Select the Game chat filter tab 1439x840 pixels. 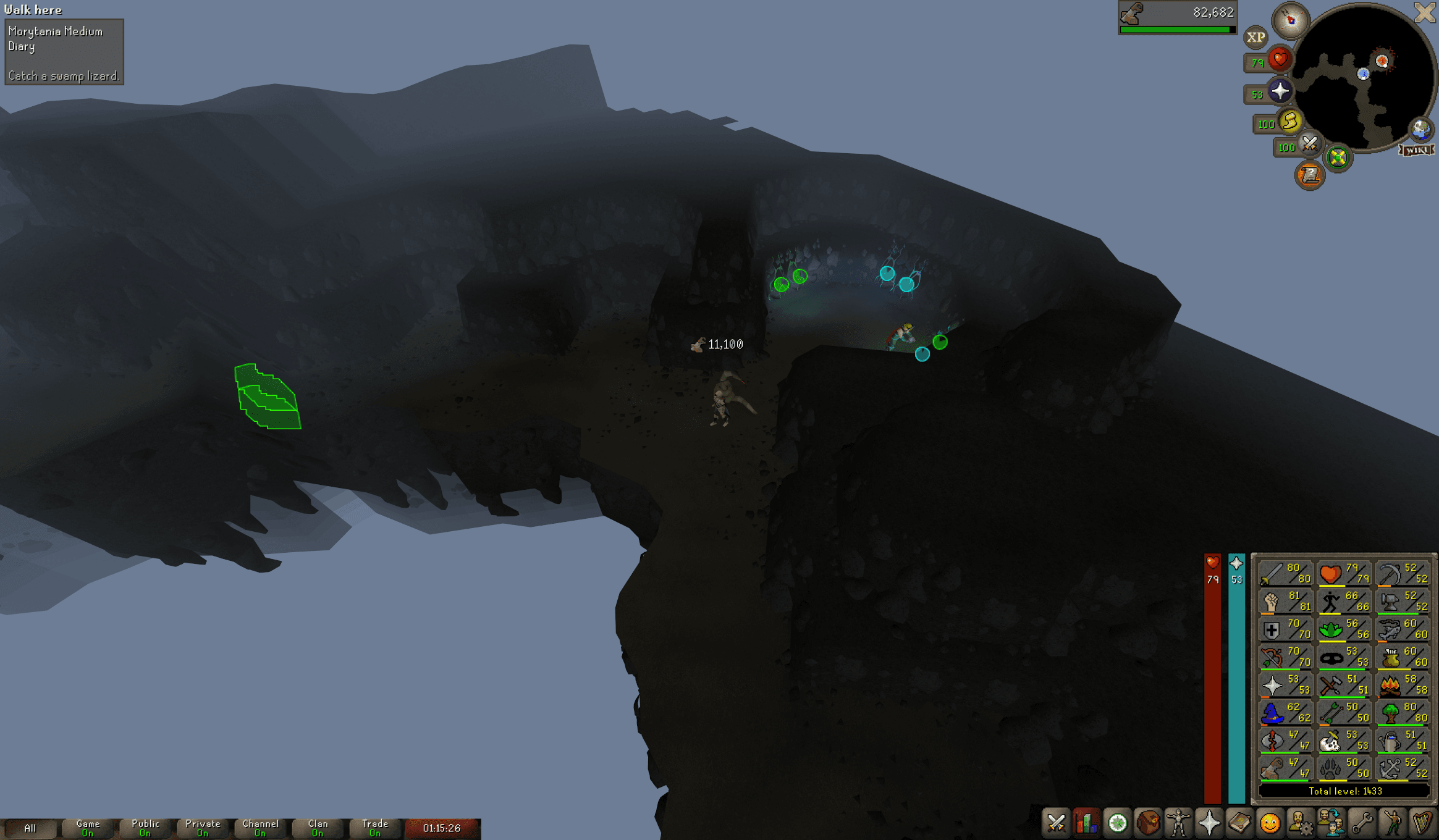88,828
